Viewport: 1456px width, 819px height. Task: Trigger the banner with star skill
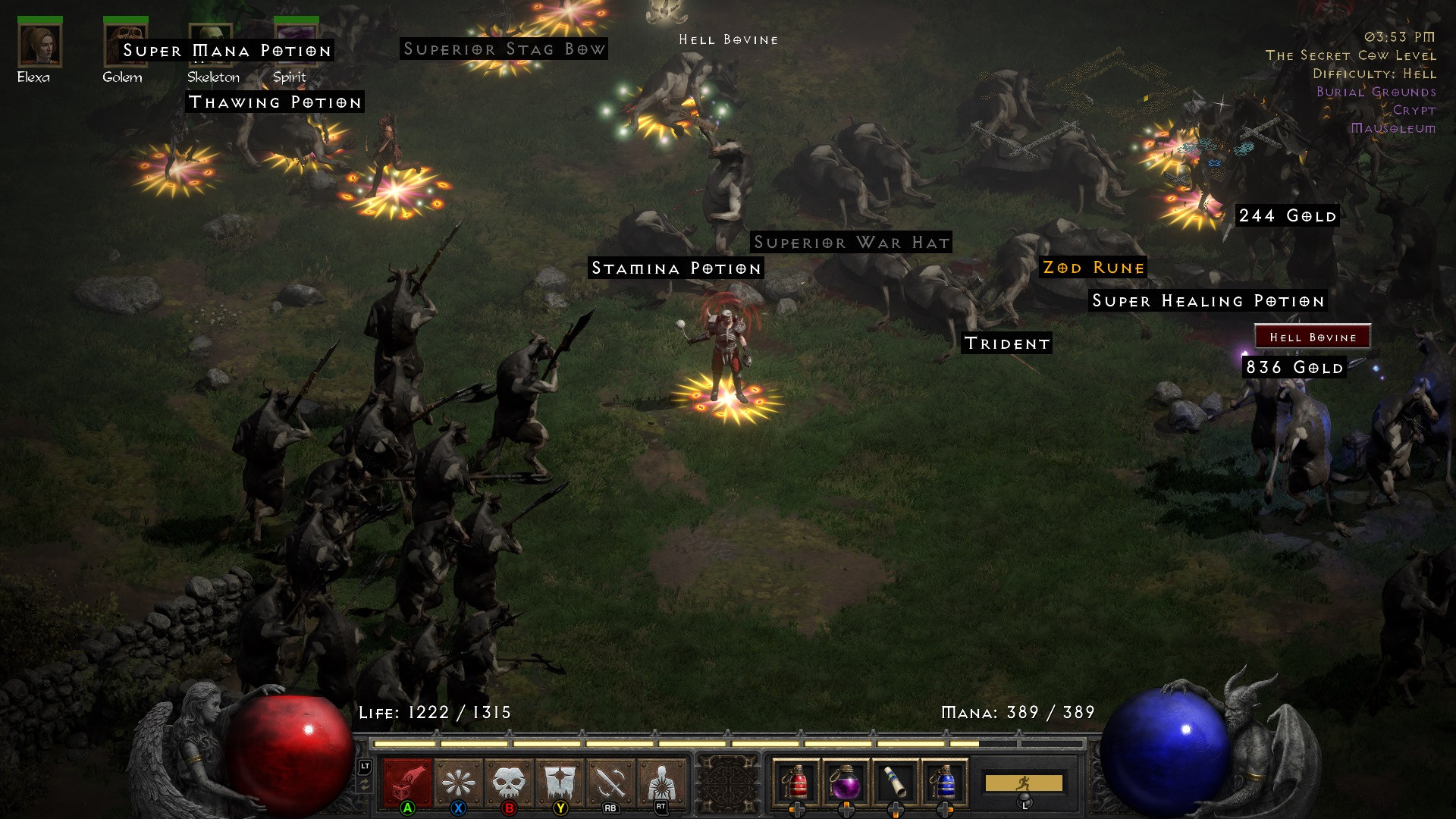pyautogui.click(x=560, y=783)
